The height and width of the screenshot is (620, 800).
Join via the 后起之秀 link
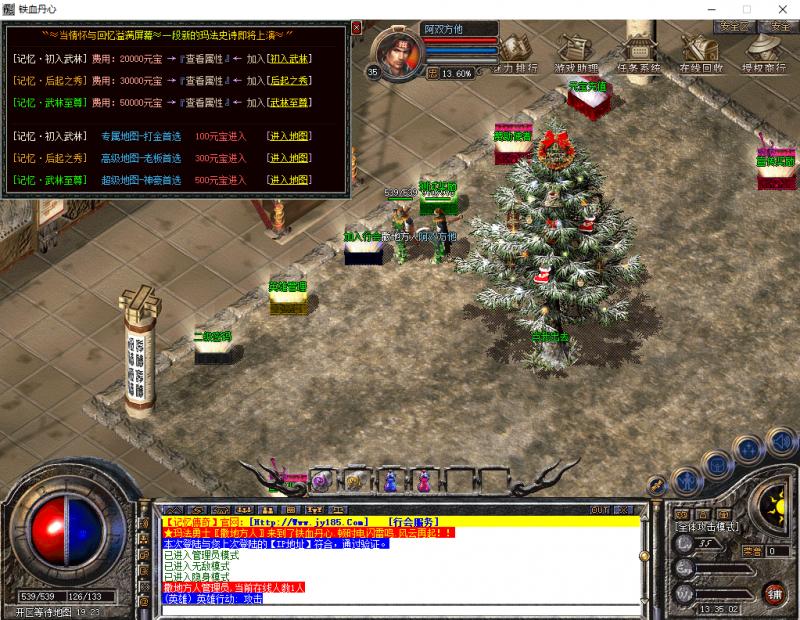tap(290, 80)
